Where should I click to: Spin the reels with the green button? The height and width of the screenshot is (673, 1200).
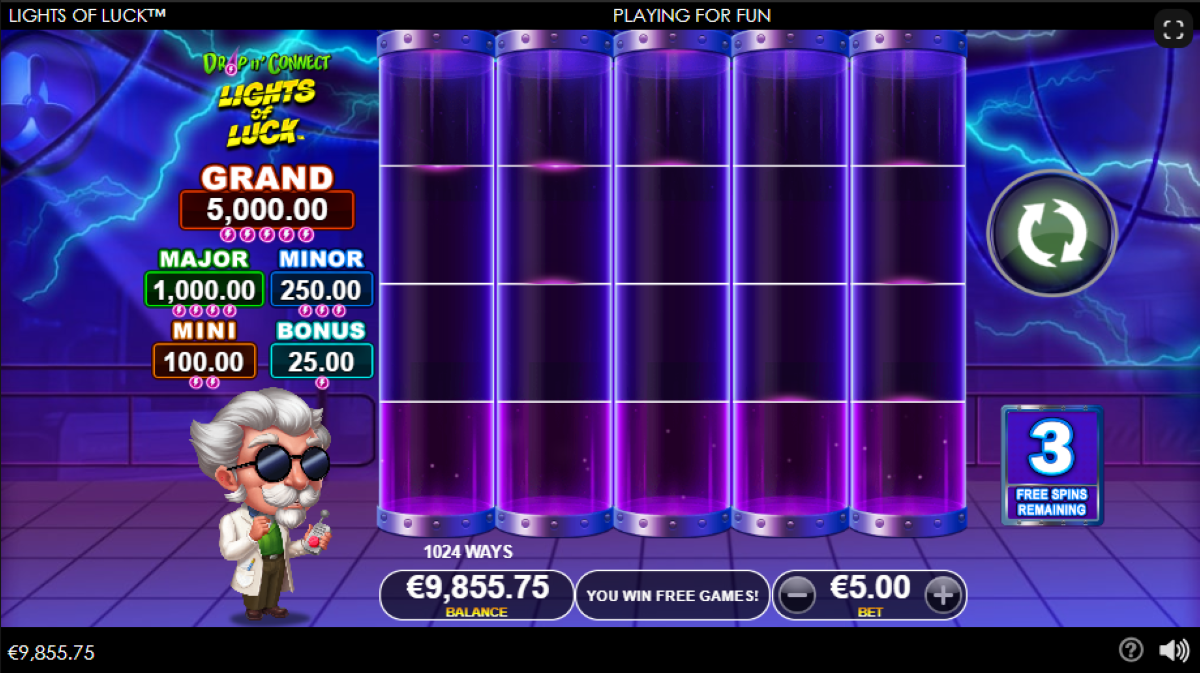click(1051, 233)
